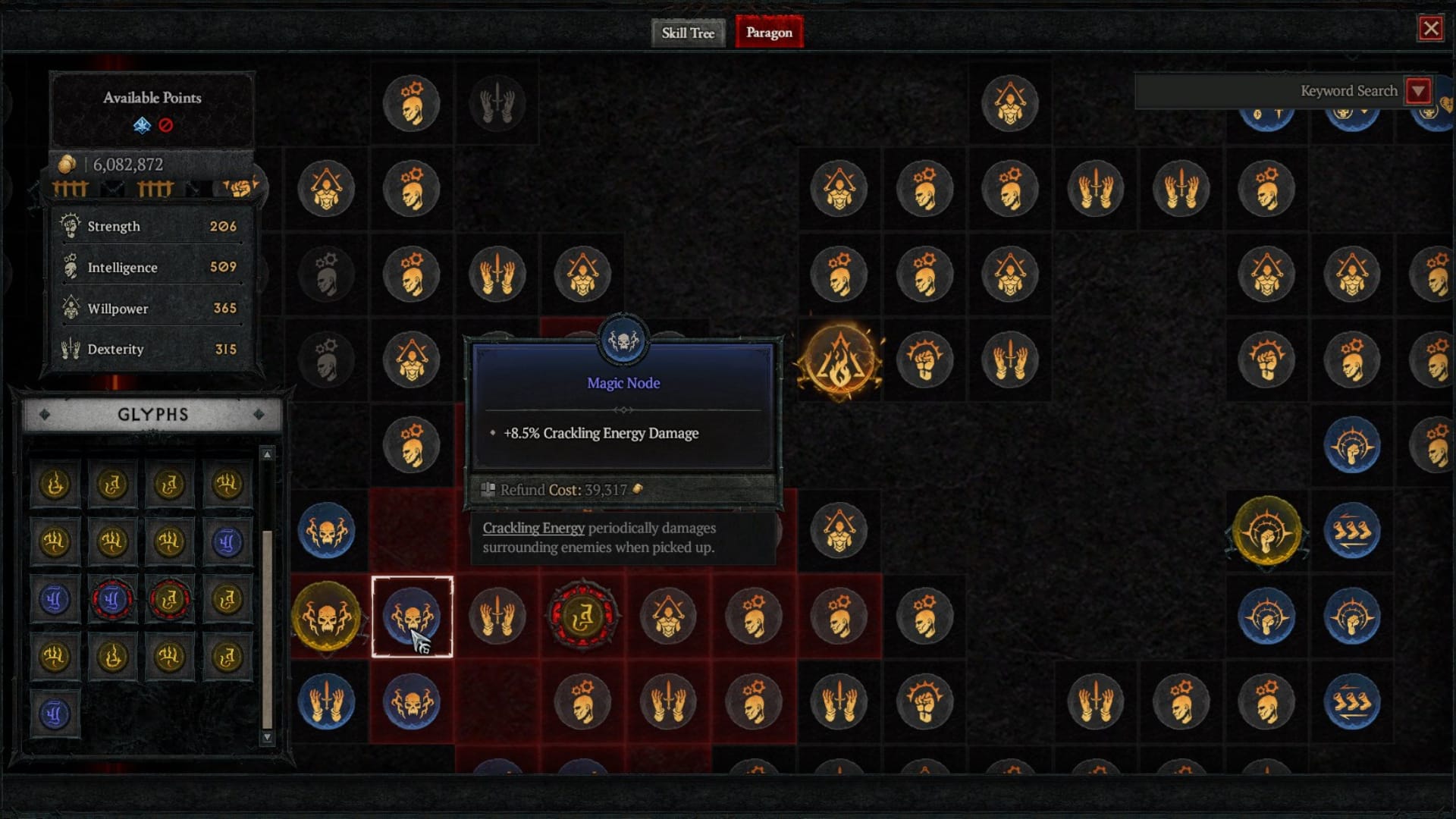1456x819 pixels.
Task: Click the glyph list's up scroll arrow
Action: pyautogui.click(x=267, y=454)
